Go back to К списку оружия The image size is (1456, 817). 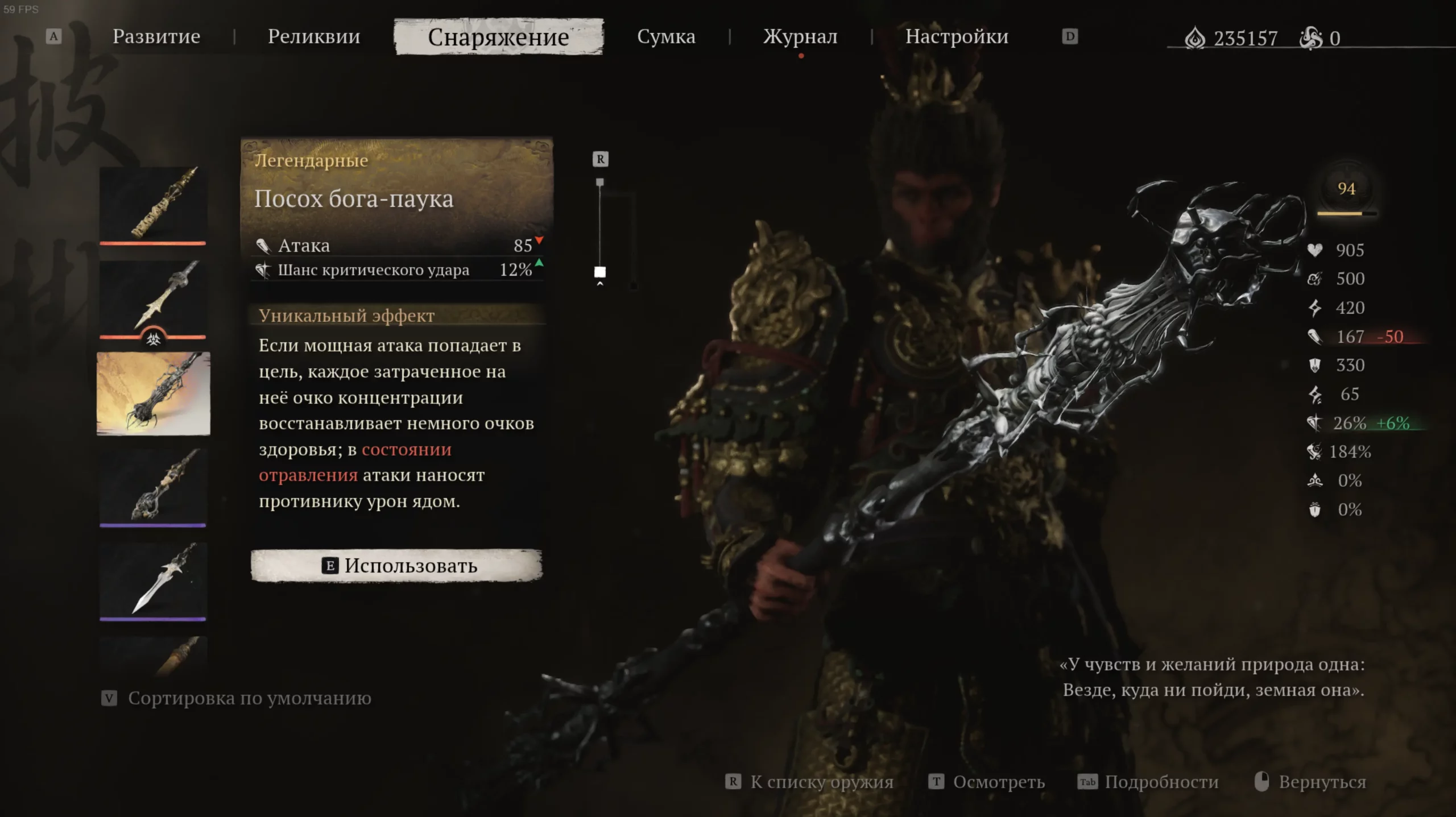(821, 782)
